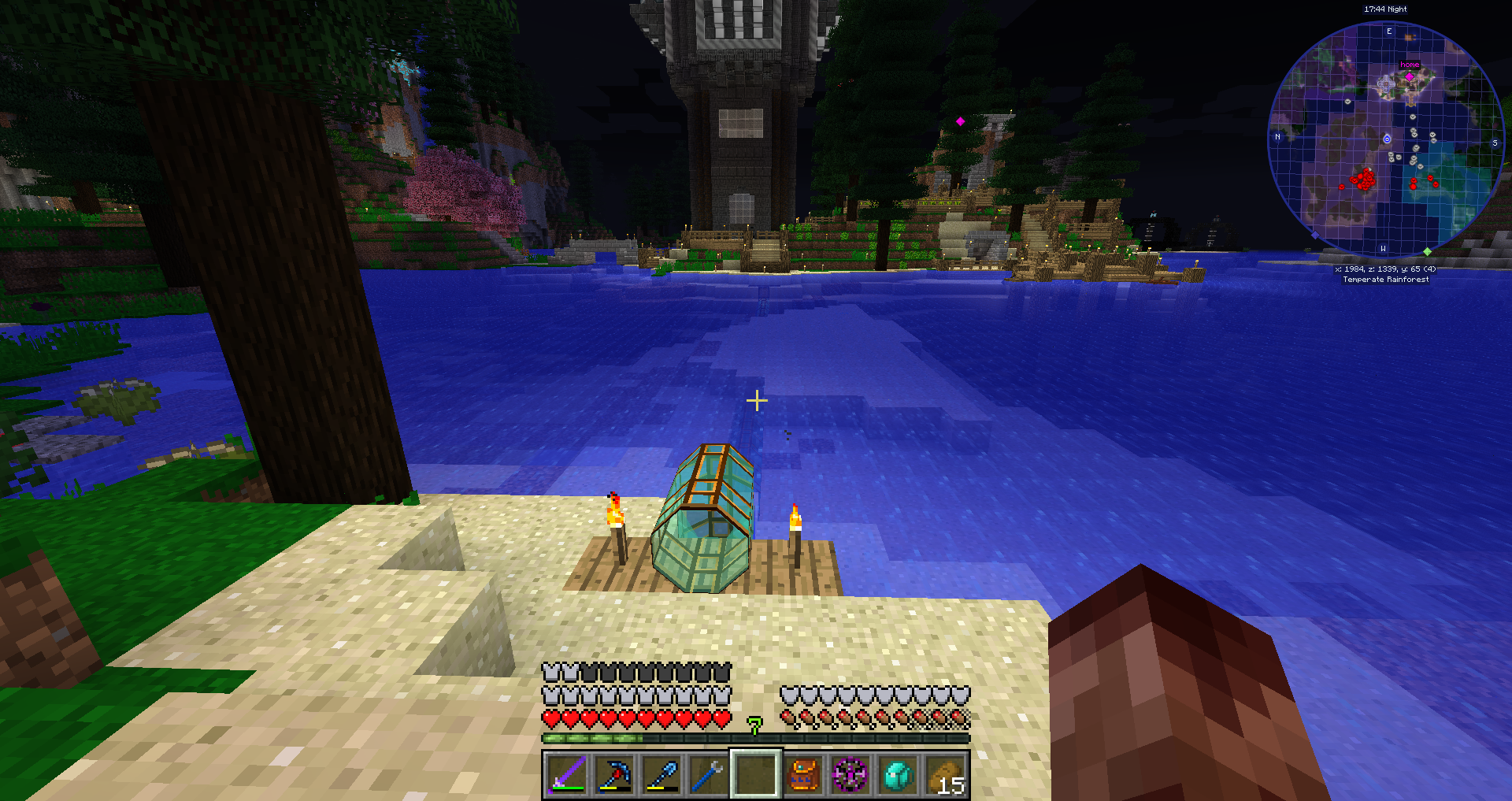Select the purple sword hotbar slot
Image resolution: width=1512 pixels, height=801 pixels.
tap(566, 775)
